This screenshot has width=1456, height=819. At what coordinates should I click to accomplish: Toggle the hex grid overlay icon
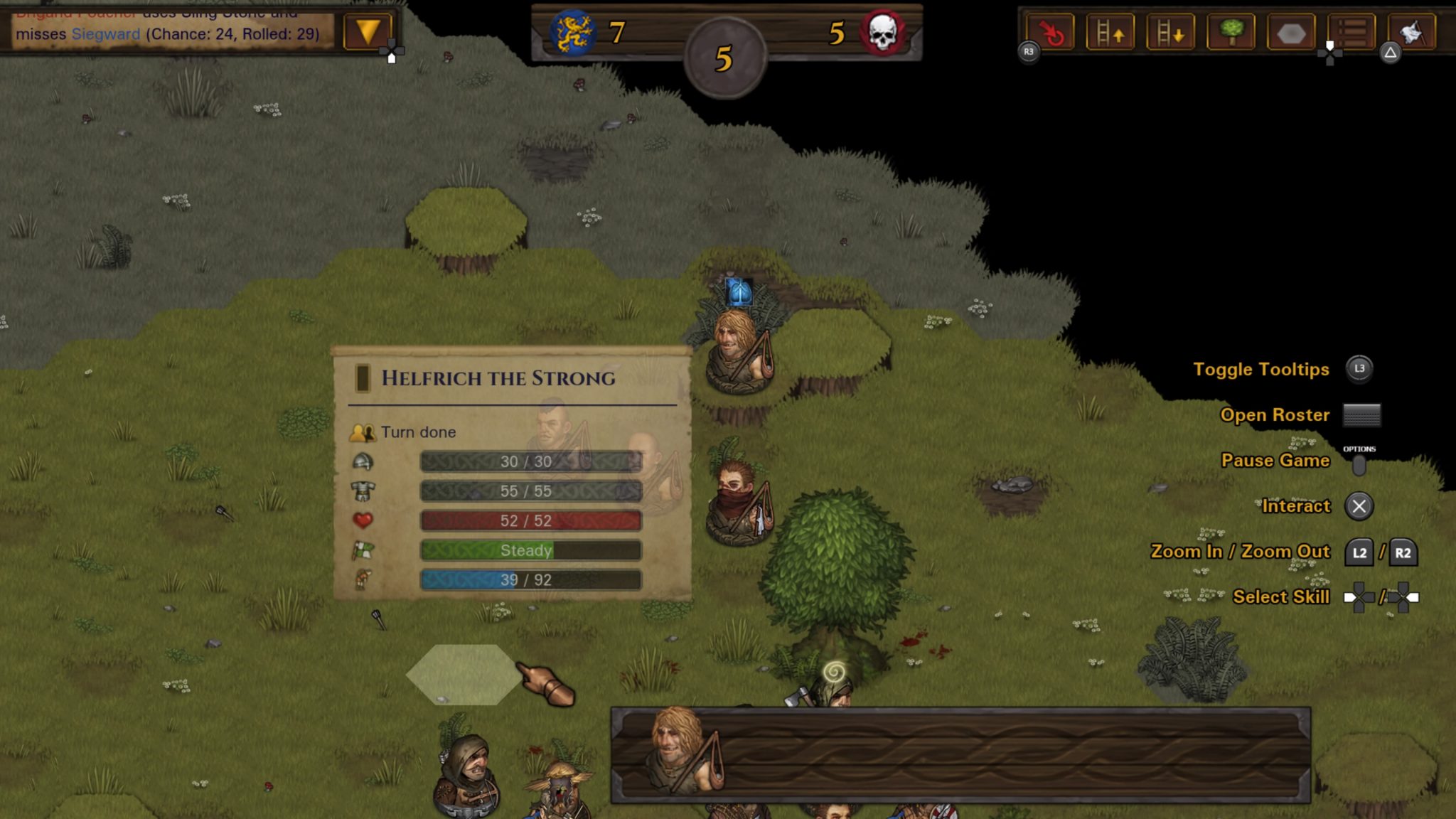[1291, 32]
